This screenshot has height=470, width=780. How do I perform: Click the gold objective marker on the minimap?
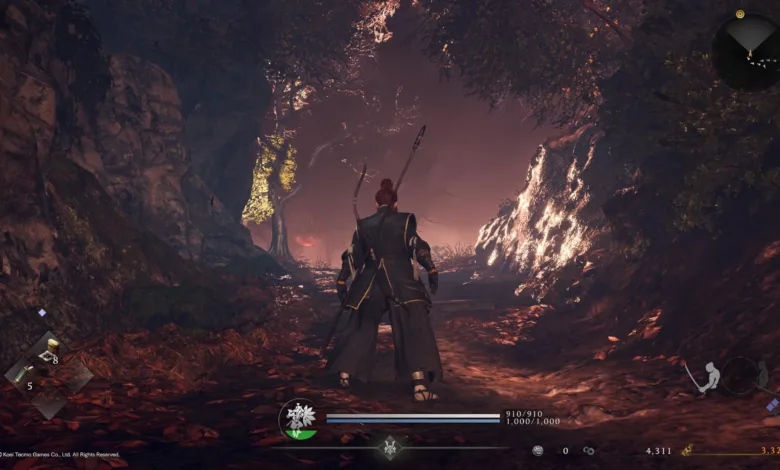tap(739, 15)
